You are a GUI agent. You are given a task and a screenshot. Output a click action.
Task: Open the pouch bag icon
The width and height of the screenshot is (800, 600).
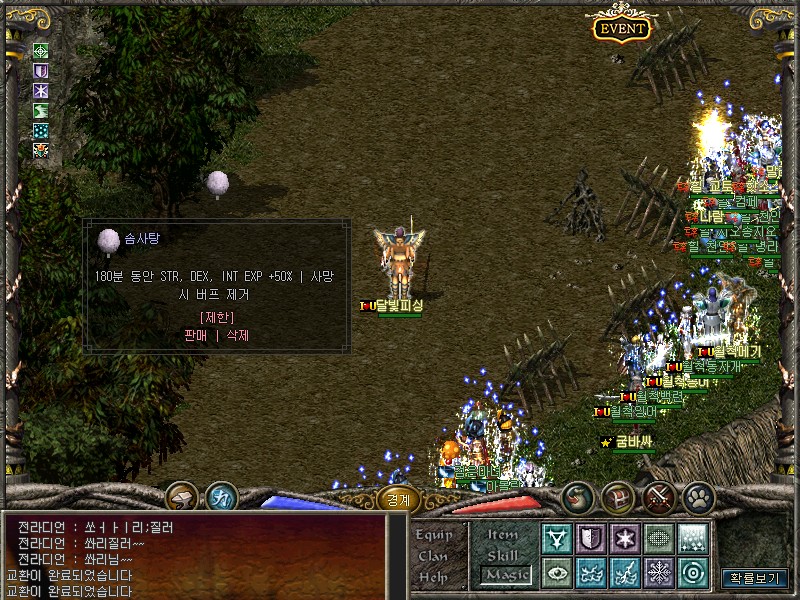pyautogui.click(x=577, y=496)
